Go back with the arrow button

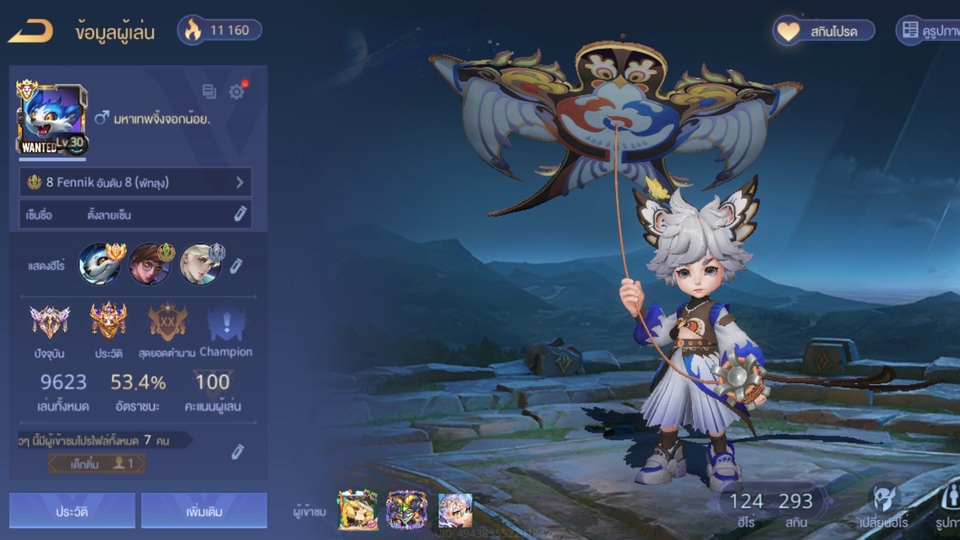tap(30, 31)
